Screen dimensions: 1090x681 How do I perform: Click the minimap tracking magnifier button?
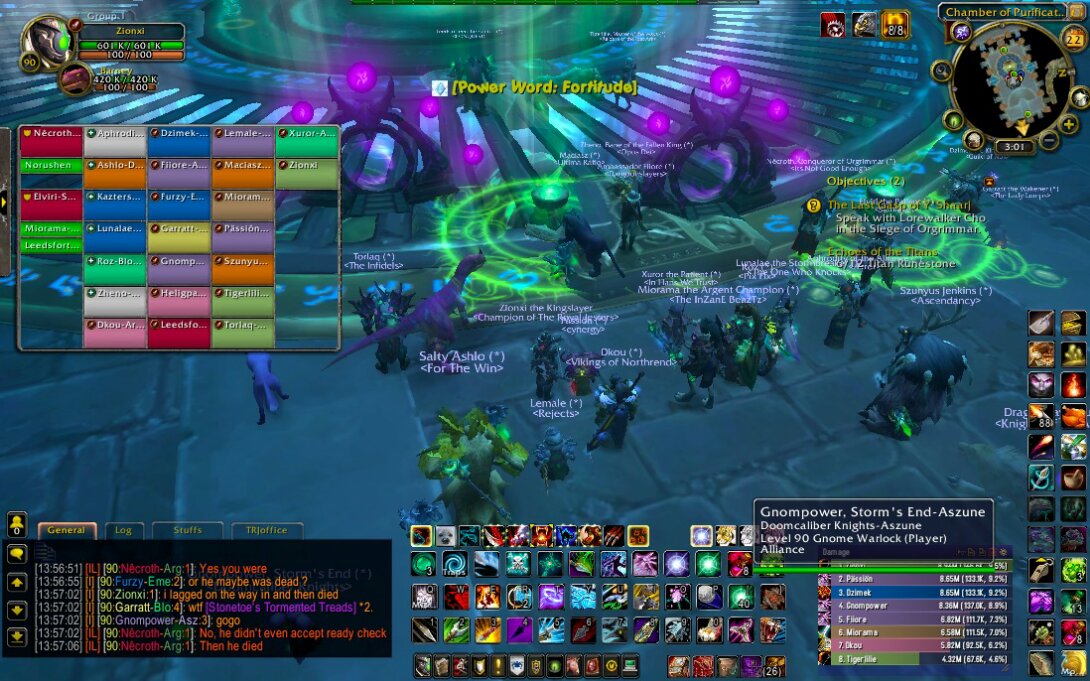pyautogui.click(x=941, y=70)
